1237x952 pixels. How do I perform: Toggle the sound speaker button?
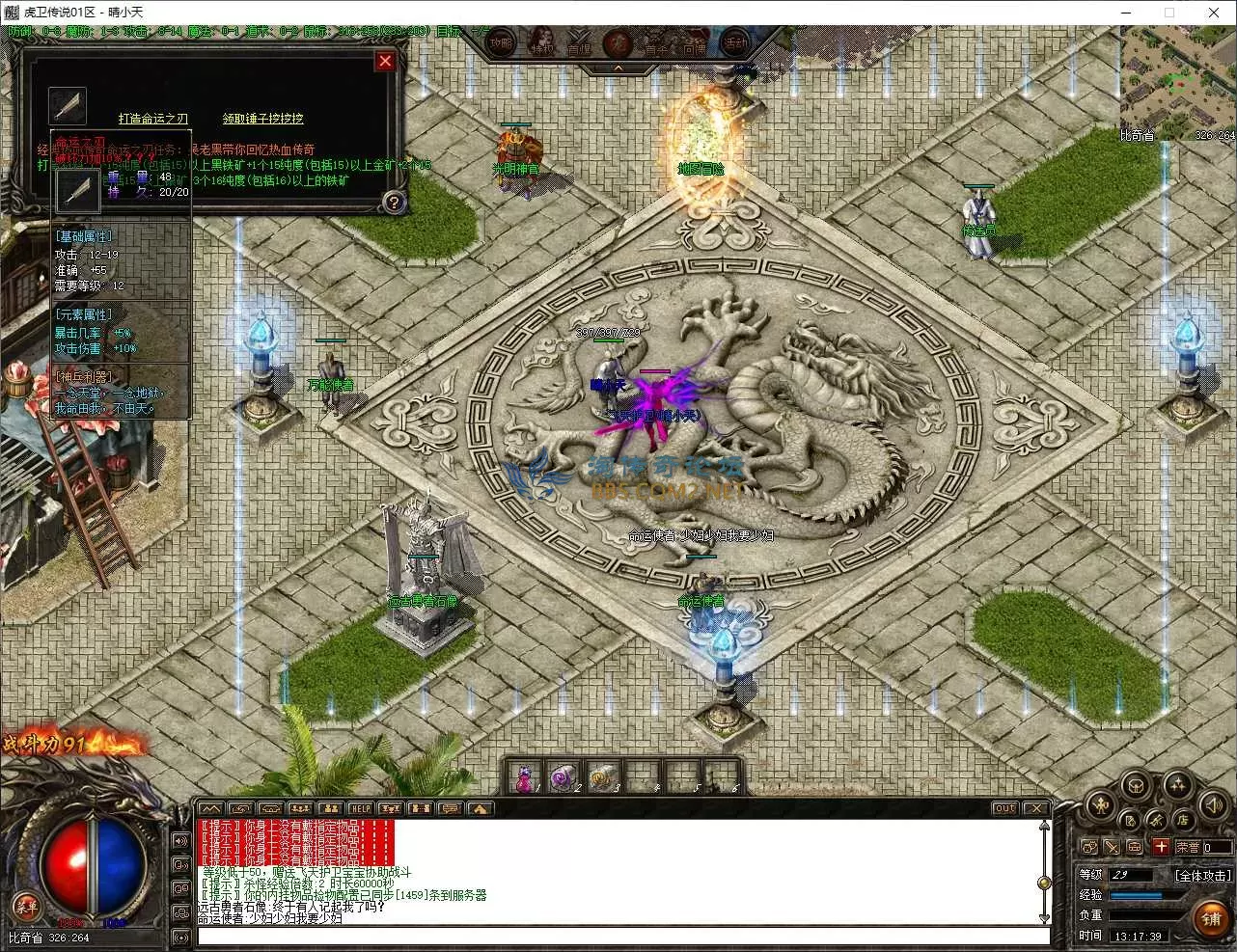[x=1213, y=802]
